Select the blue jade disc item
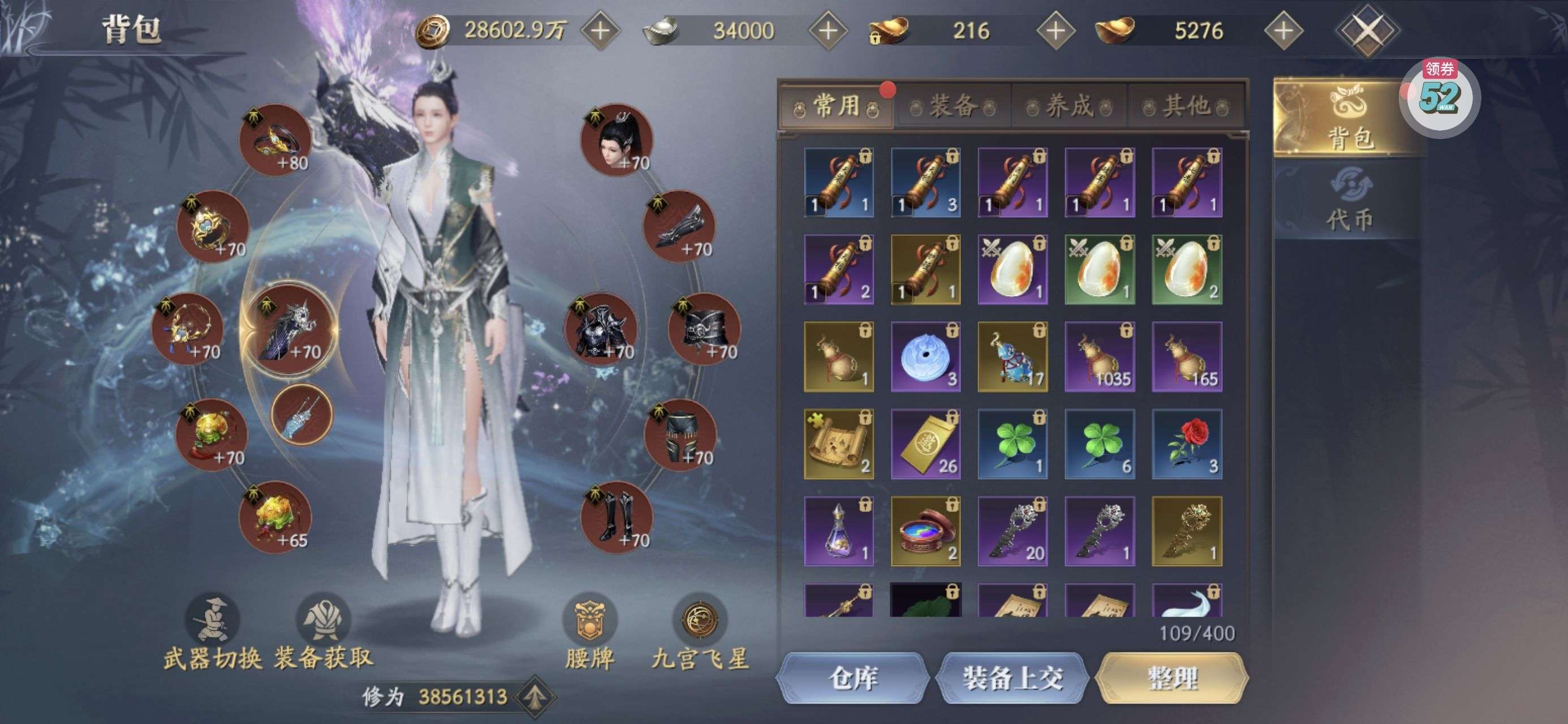Image resolution: width=1568 pixels, height=724 pixels. [x=925, y=357]
